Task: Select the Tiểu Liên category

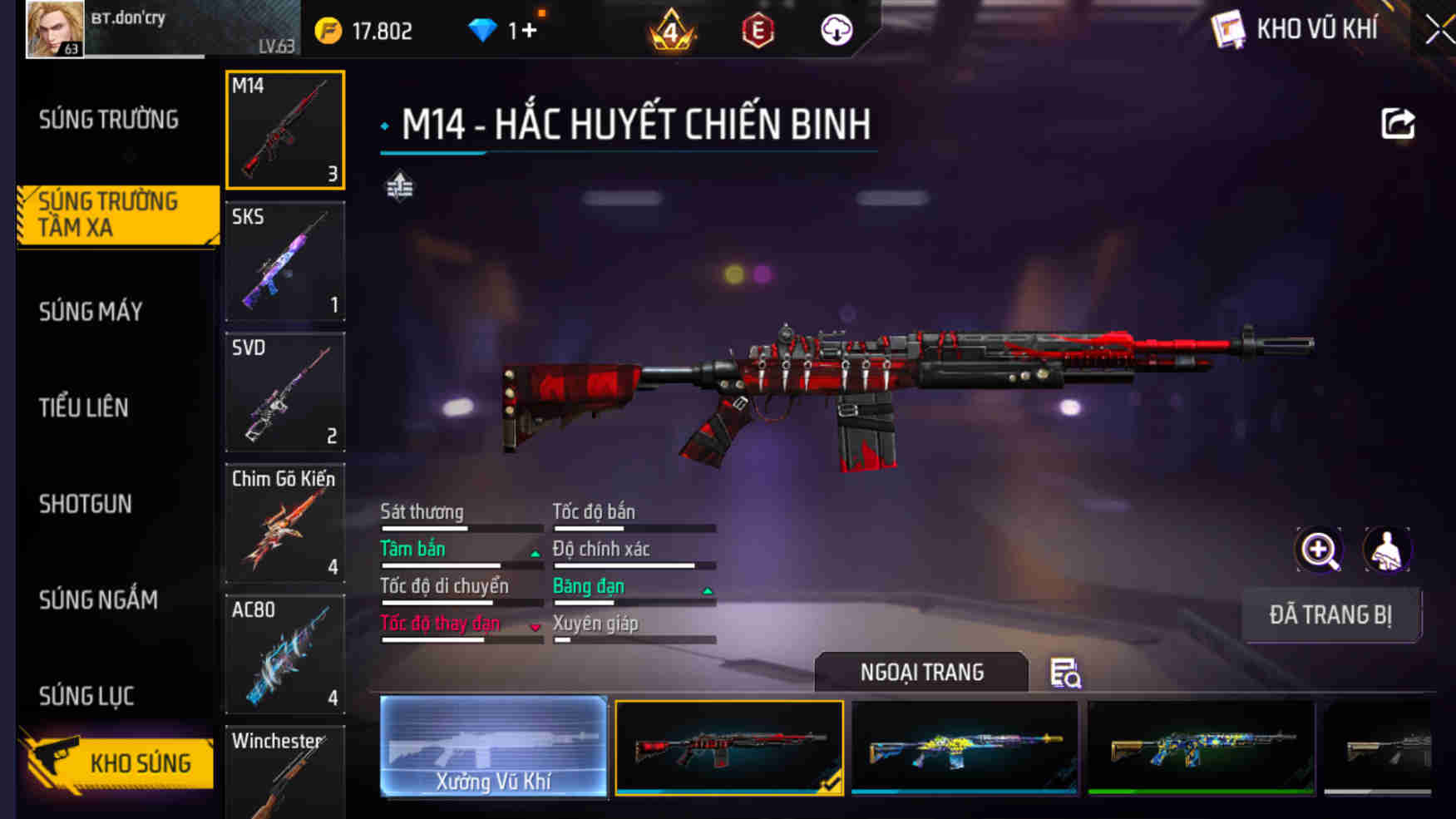Action: click(x=84, y=407)
